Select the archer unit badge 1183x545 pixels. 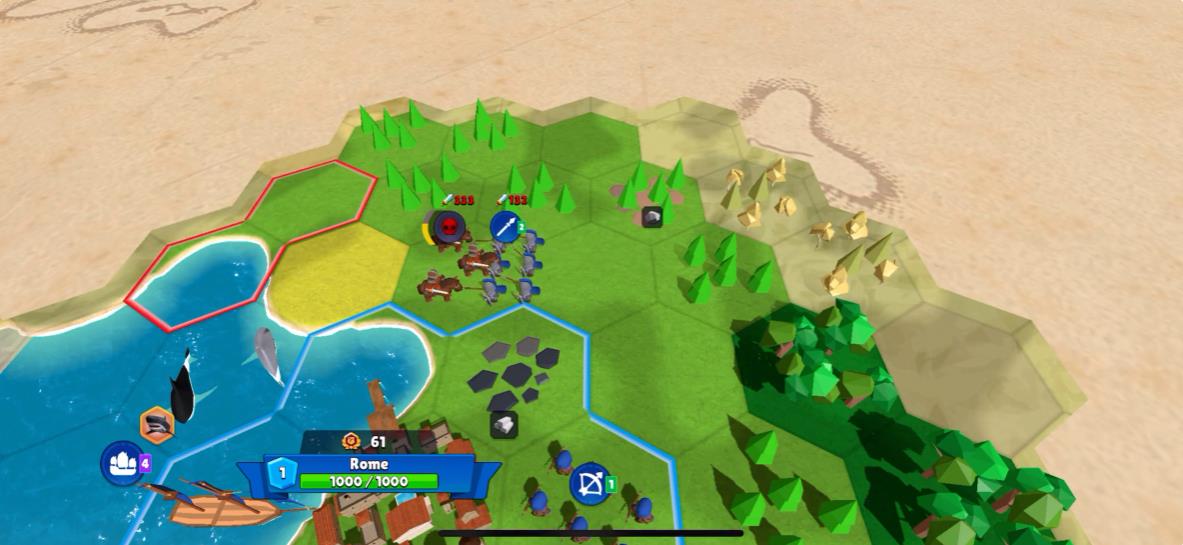point(590,485)
